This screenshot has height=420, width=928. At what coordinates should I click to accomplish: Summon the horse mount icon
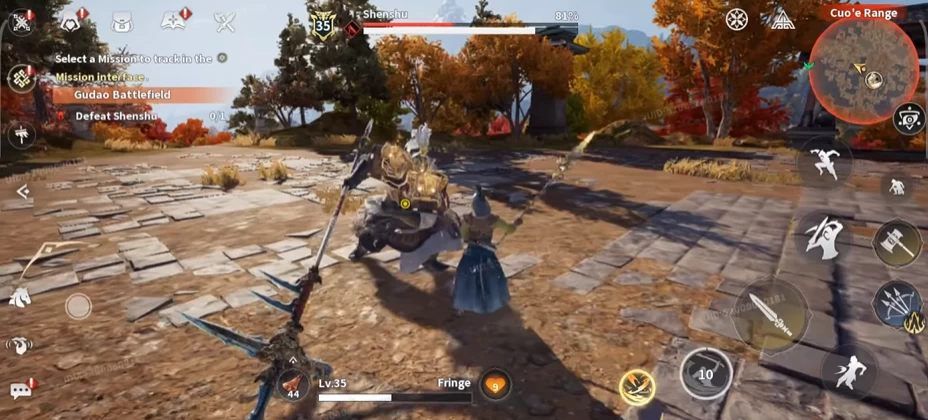(20, 297)
